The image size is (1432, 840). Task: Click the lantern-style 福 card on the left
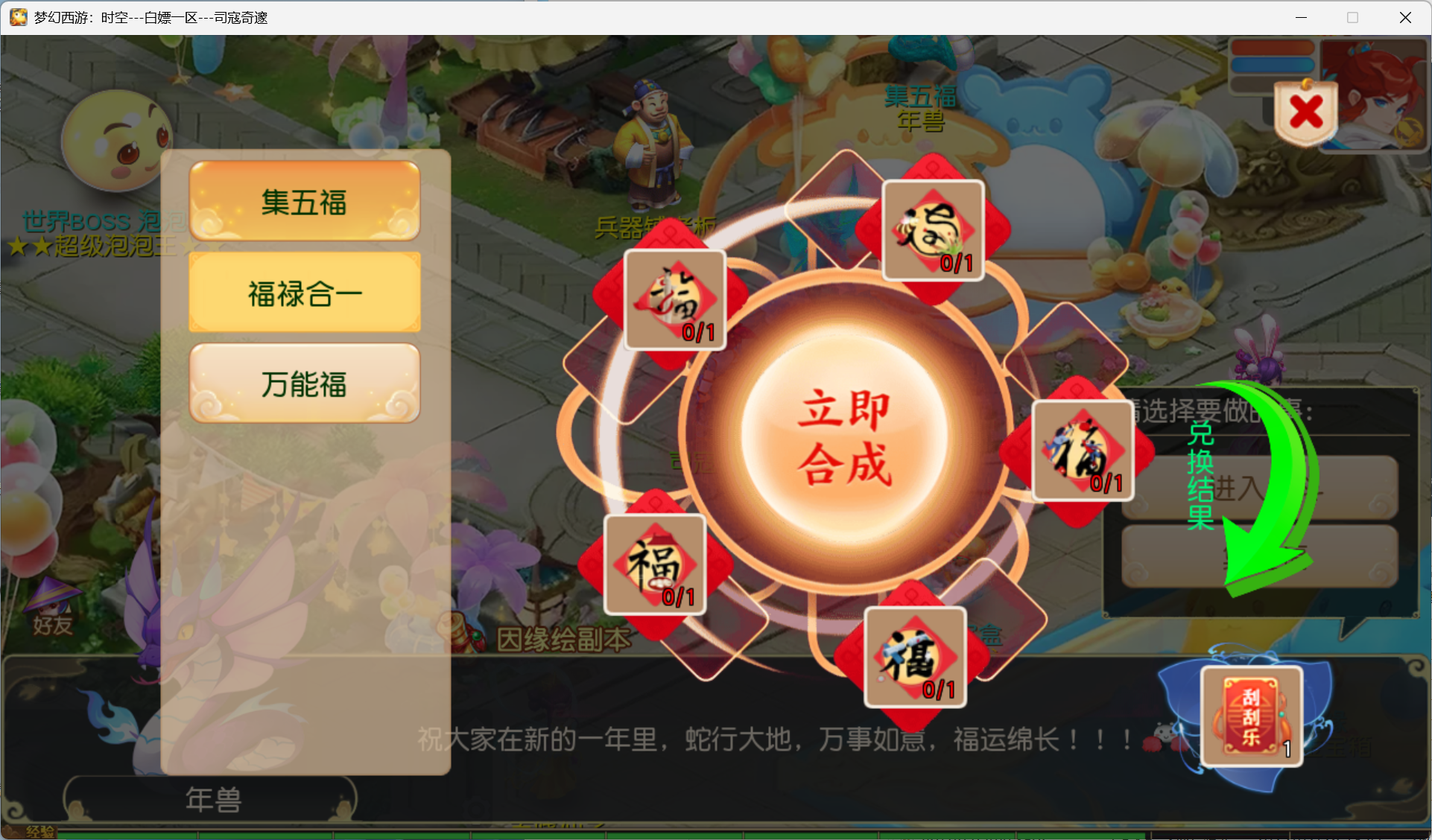pyautogui.click(x=654, y=566)
